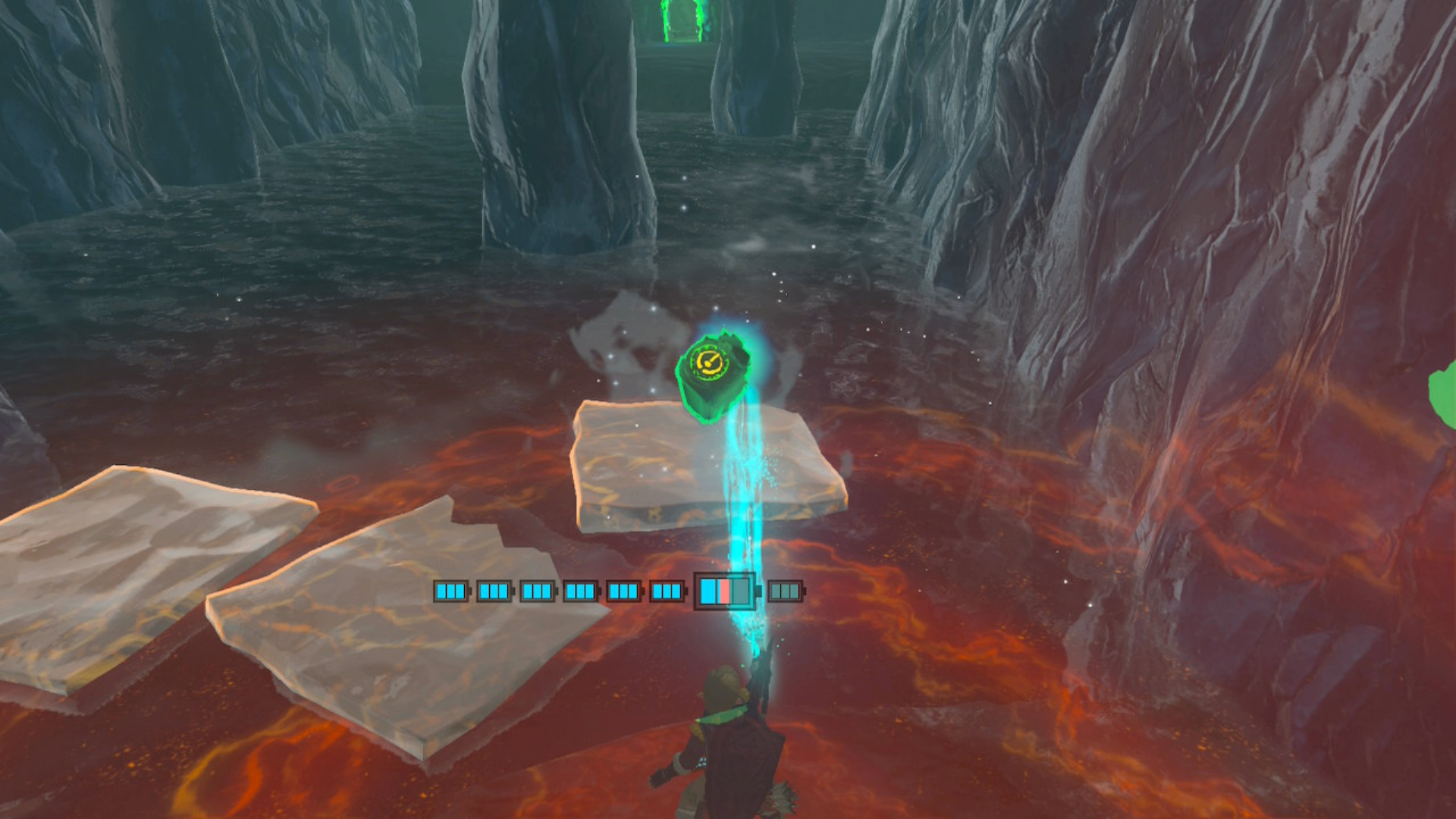The image size is (1456, 819).
Task: Click the red segment of the depleting battery
Action: 726,590
